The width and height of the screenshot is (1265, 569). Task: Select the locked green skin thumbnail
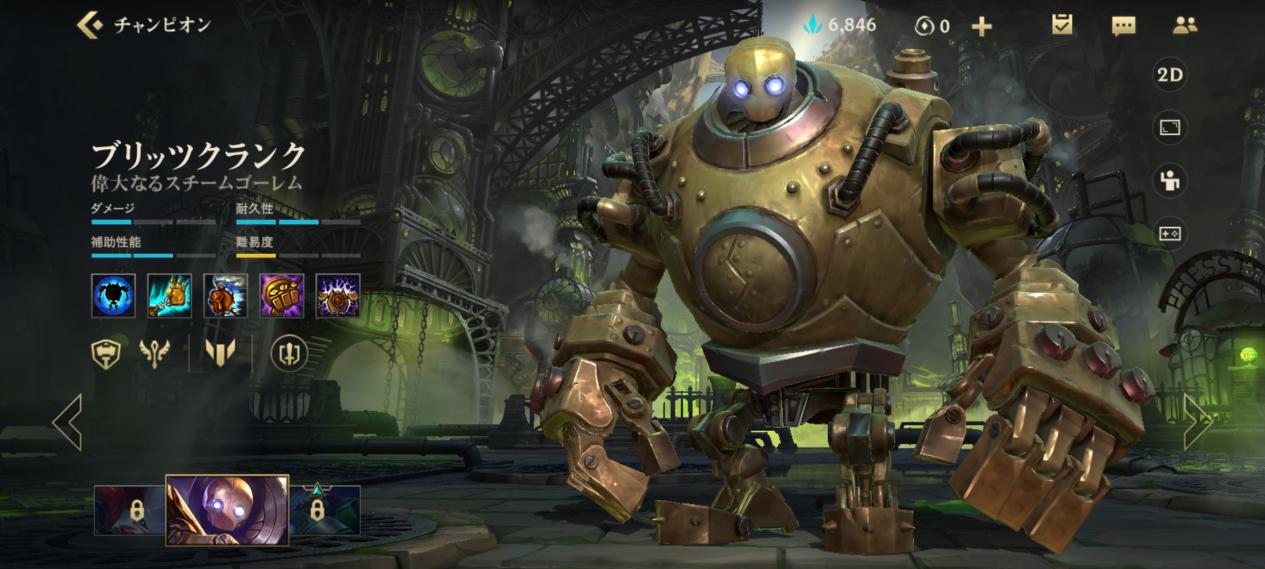coord(324,510)
